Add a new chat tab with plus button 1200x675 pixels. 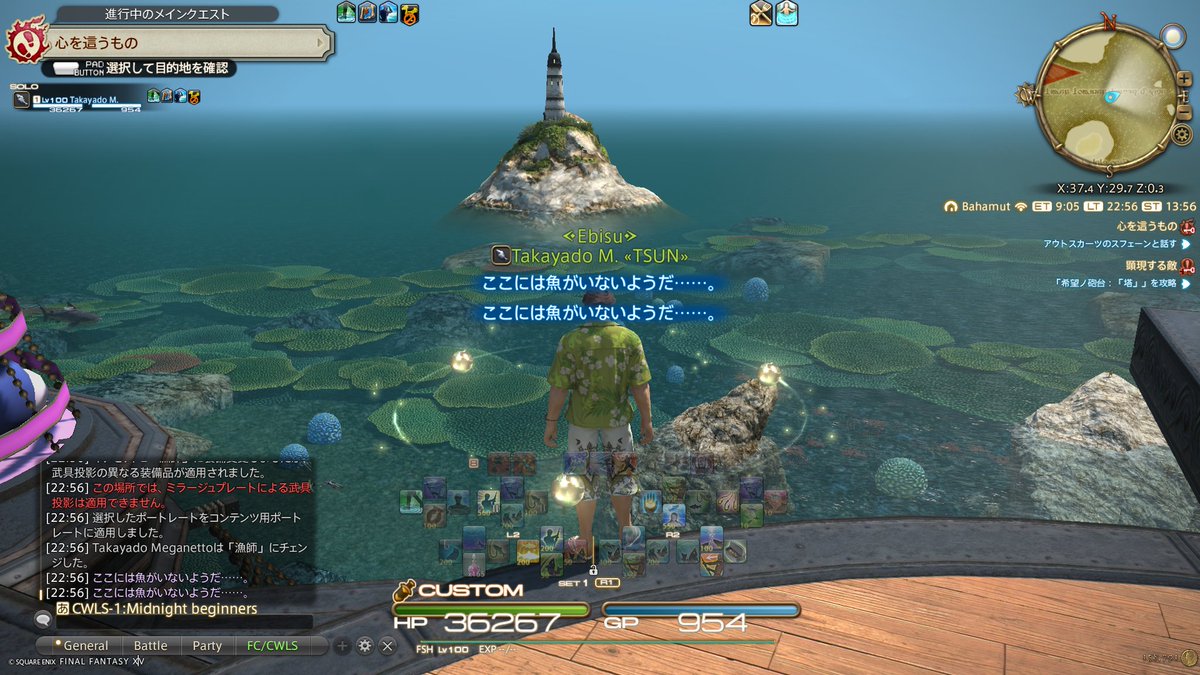pos(342,645)
